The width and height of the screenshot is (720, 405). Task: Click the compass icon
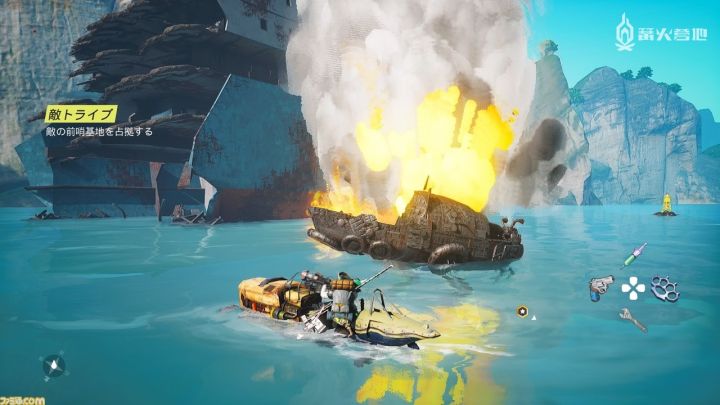click(54, 366)
